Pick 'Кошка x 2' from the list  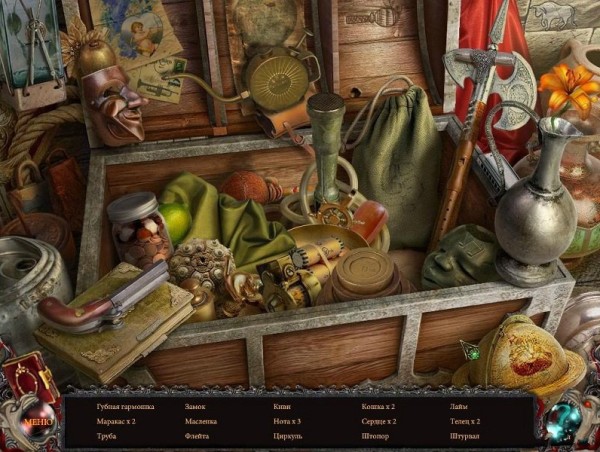[378, 407]
